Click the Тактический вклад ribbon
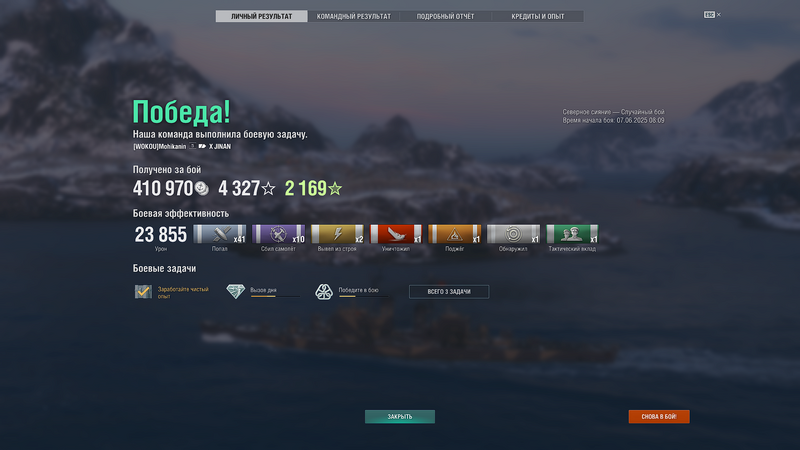The image size is (800, 450). click(x=572, y=234)
